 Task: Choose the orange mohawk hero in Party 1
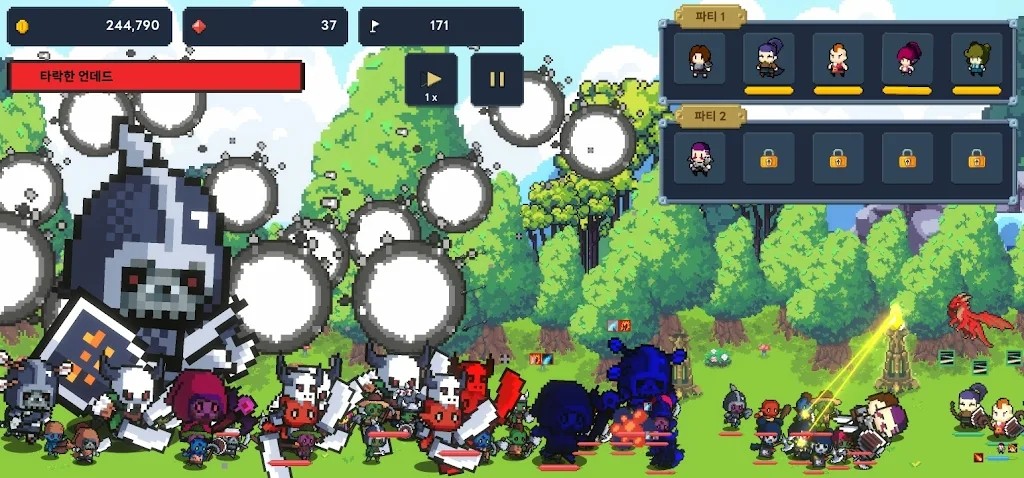point(838,59)
